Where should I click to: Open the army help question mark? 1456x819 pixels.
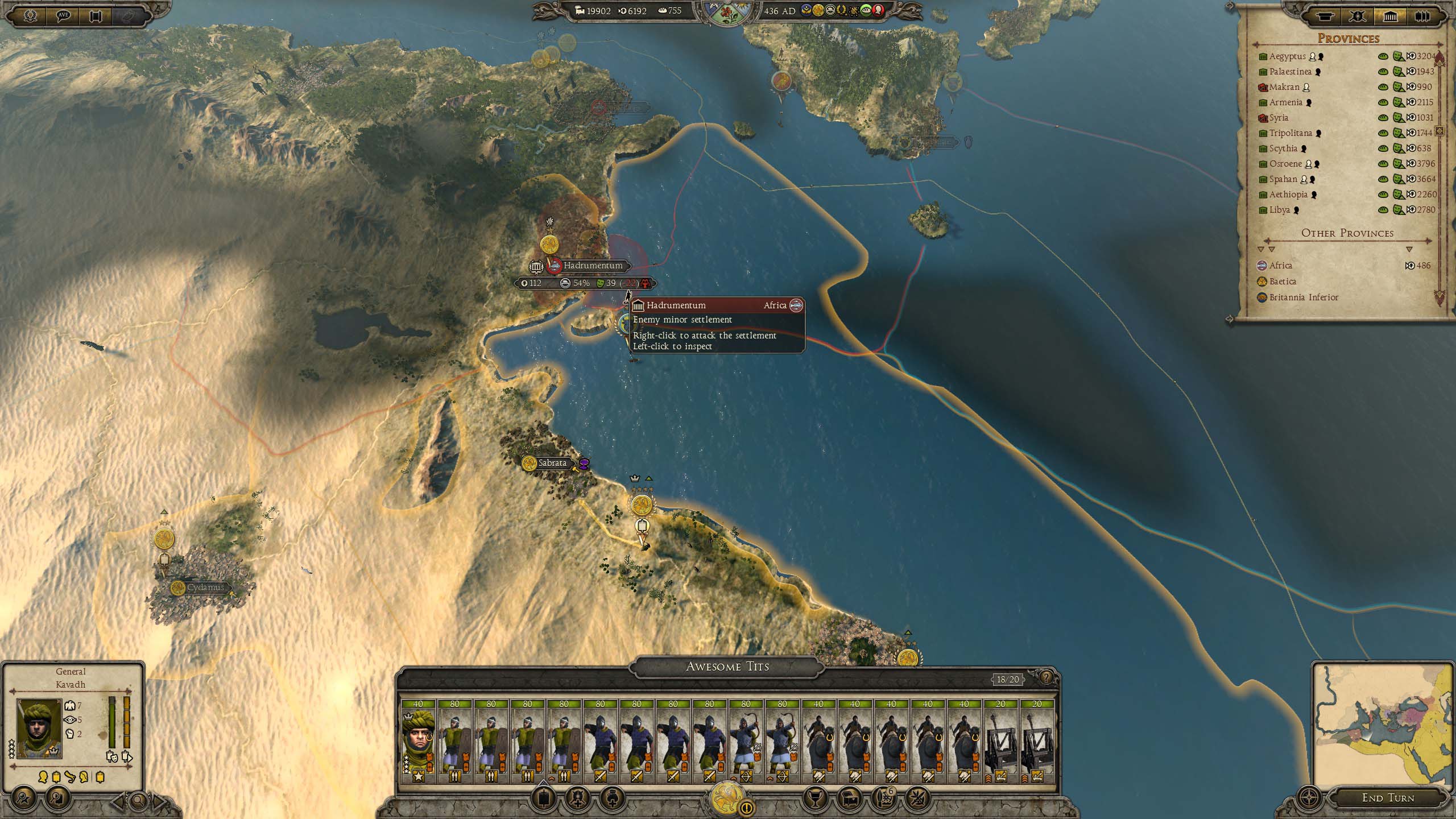coord(1045,677)
